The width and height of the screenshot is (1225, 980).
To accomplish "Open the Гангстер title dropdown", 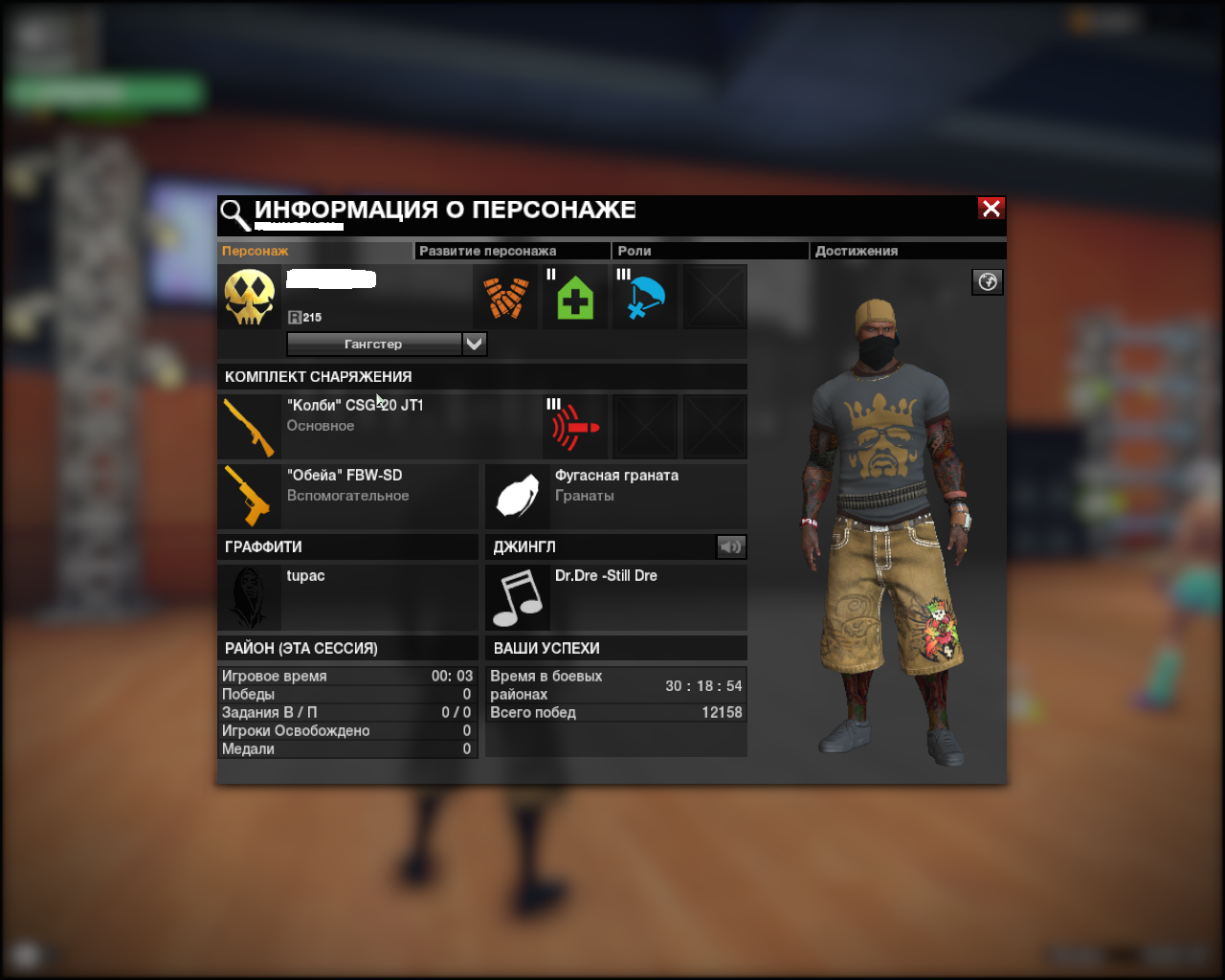I will (474, 344).
